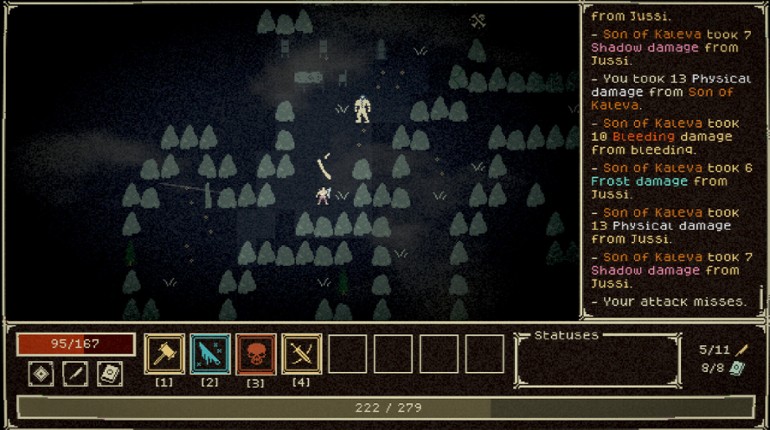
Task: Click the crossed tools icon above the map
Action: click(x=478, y=21)
